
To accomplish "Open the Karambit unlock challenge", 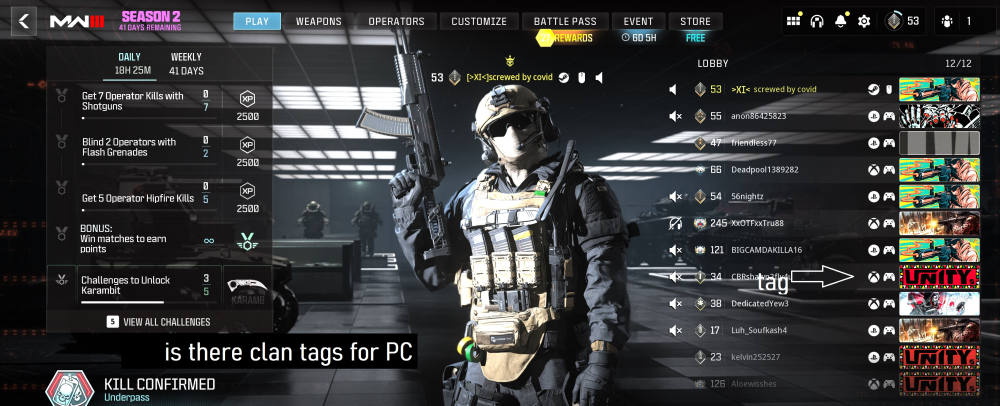I will tap(158, 284).
